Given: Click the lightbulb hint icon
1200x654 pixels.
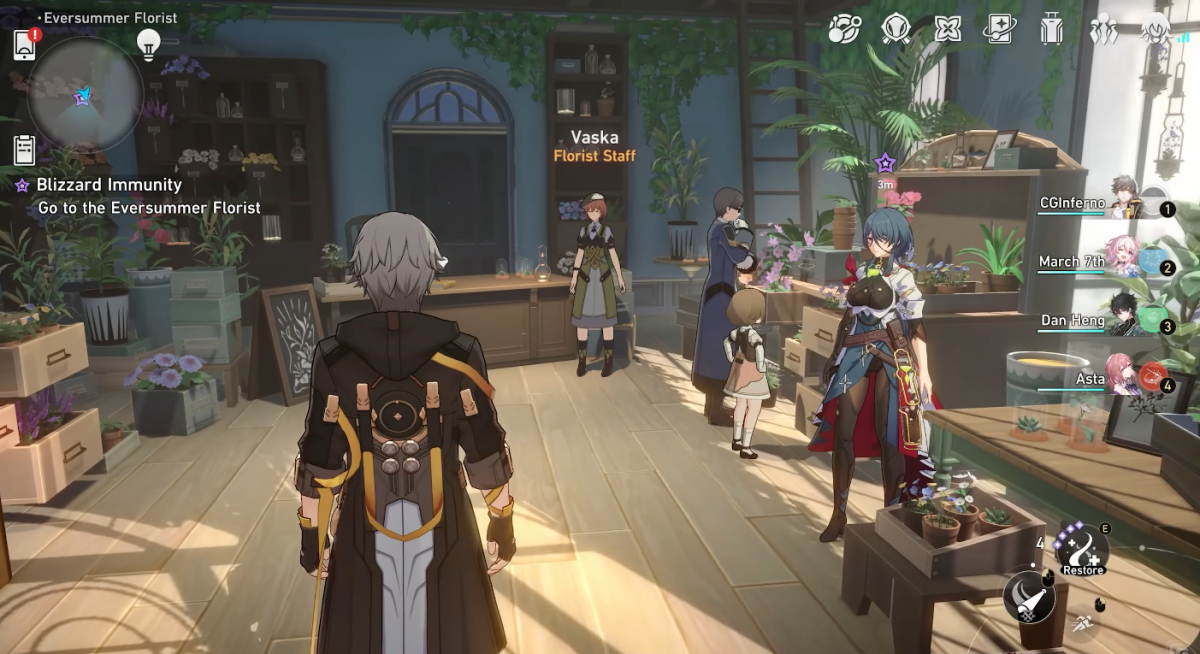Looking at the screenshot, I should point(149,43).
